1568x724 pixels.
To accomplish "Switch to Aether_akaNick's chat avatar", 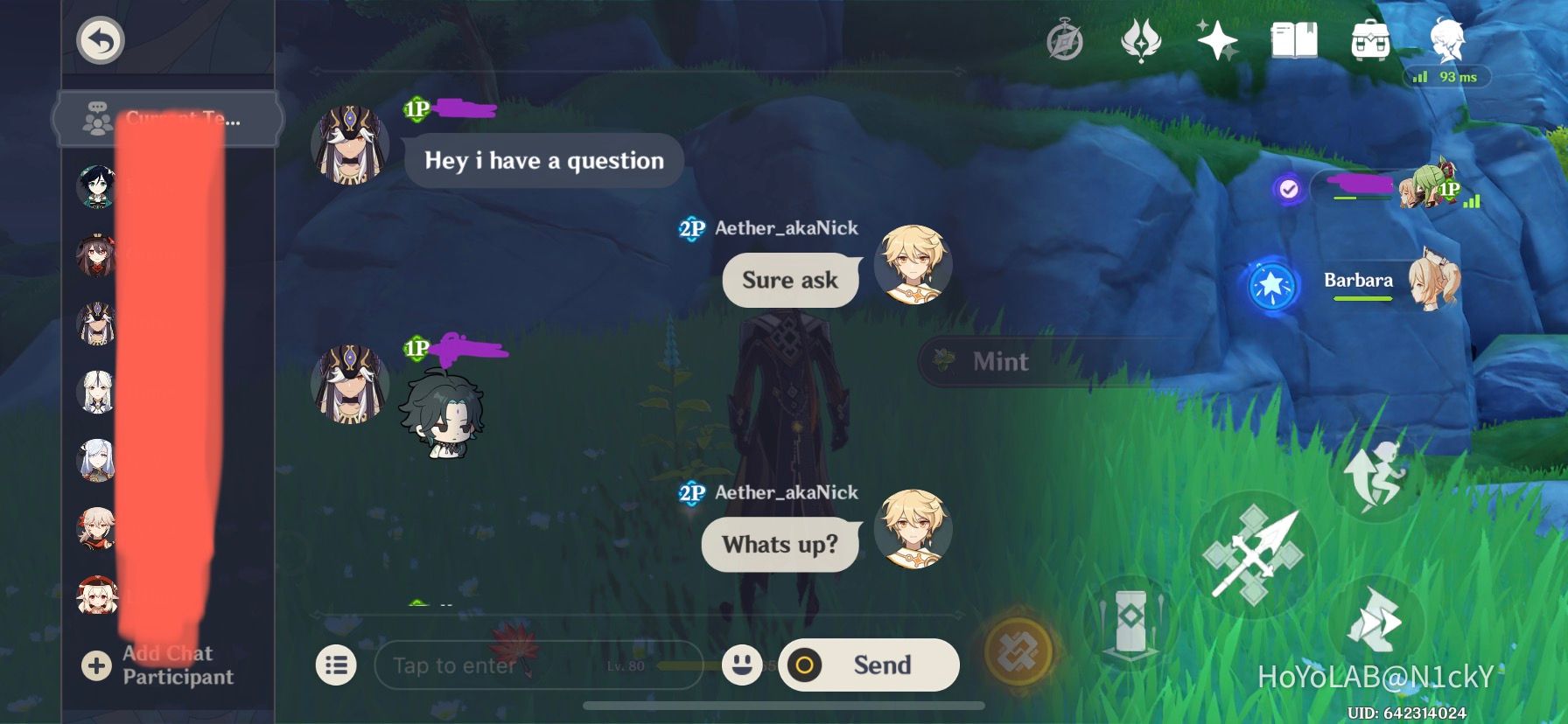I will tap(913, 265).
